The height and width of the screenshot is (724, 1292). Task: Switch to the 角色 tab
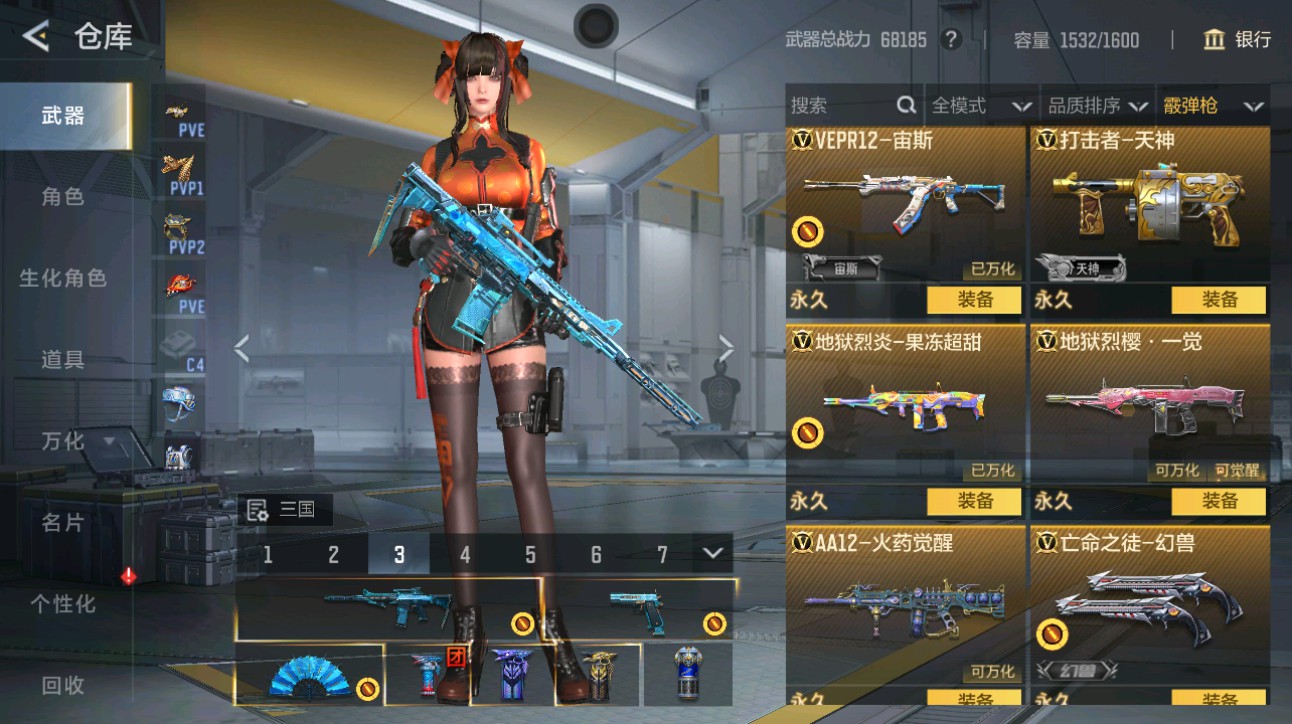tap(63, 197)
